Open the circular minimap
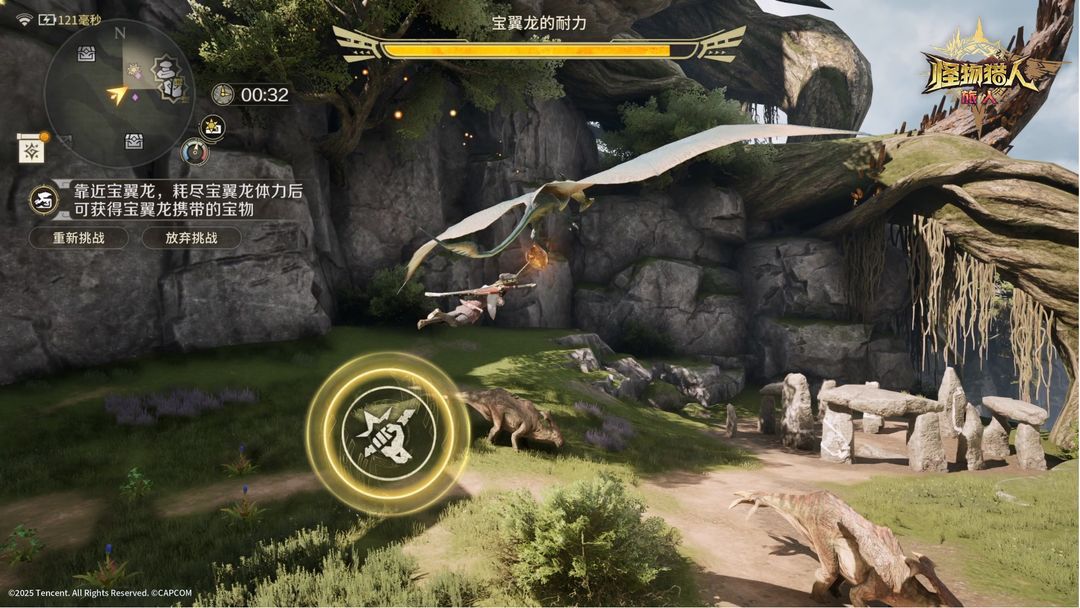Viewport: 1080px width, 608px height. (x=119, y=94)
